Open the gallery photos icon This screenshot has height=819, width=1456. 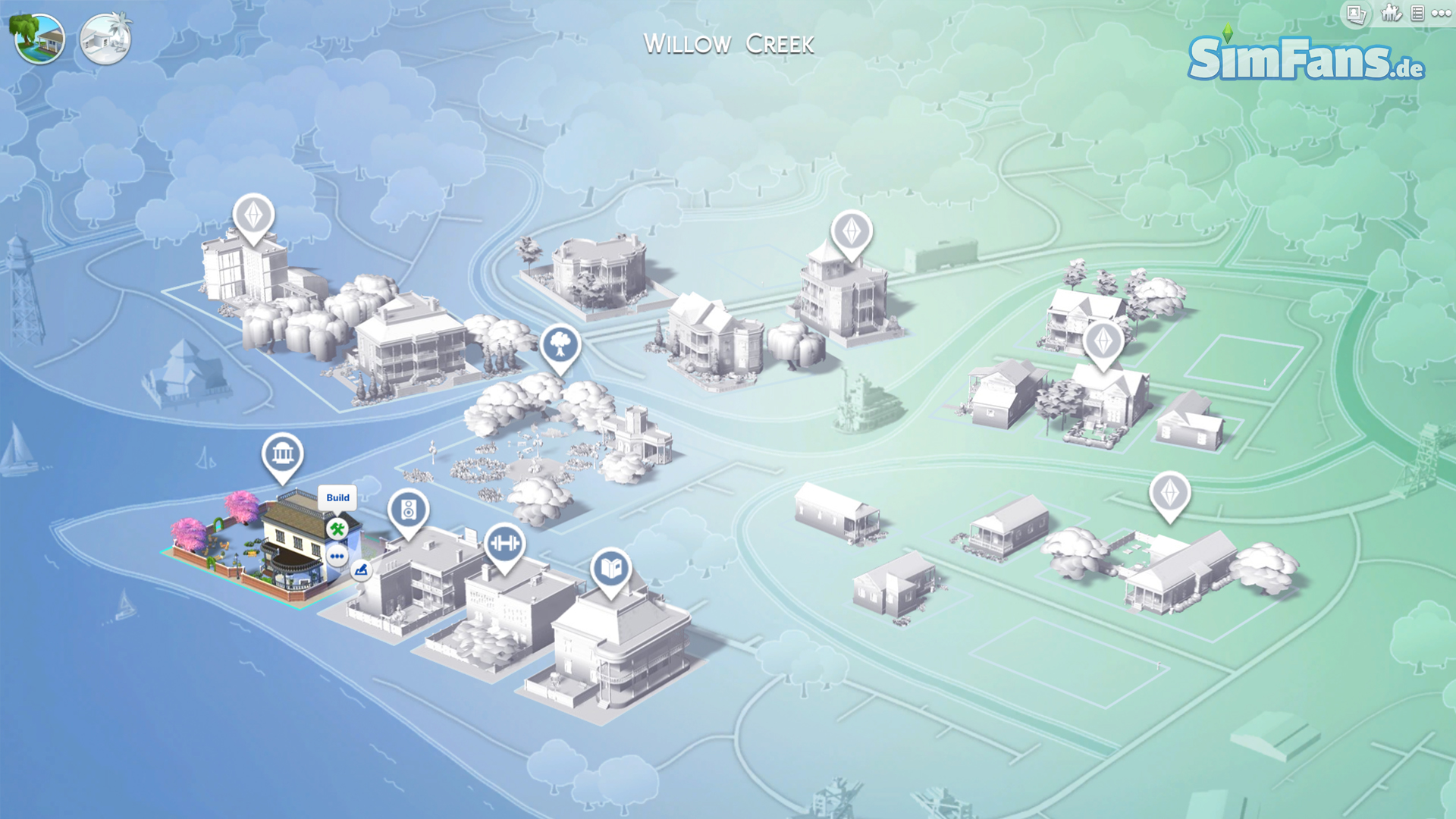point(1357,14)
